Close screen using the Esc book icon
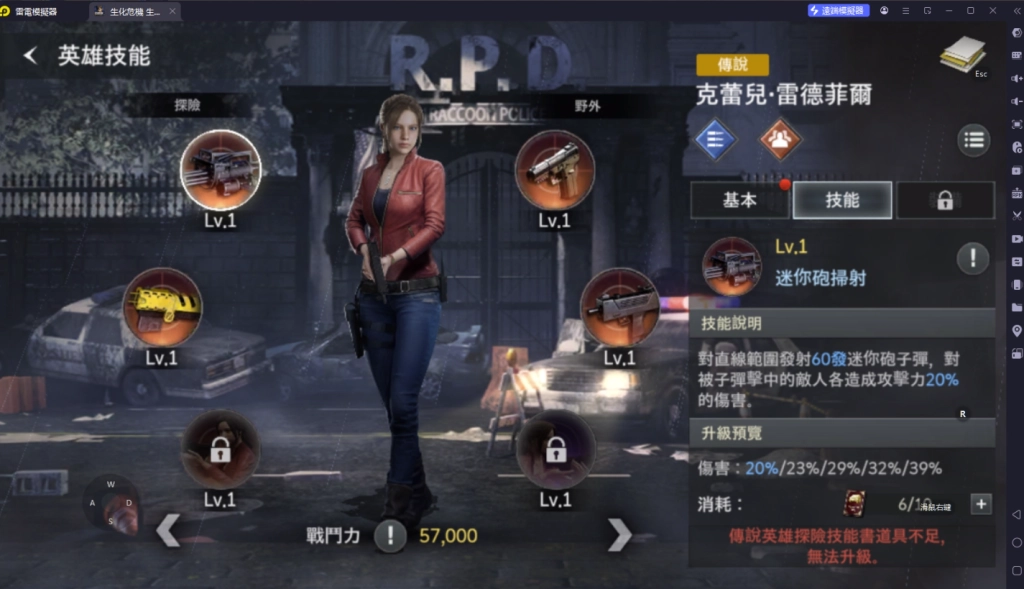Screen dimensions: 1024x589 pos(962,56)
